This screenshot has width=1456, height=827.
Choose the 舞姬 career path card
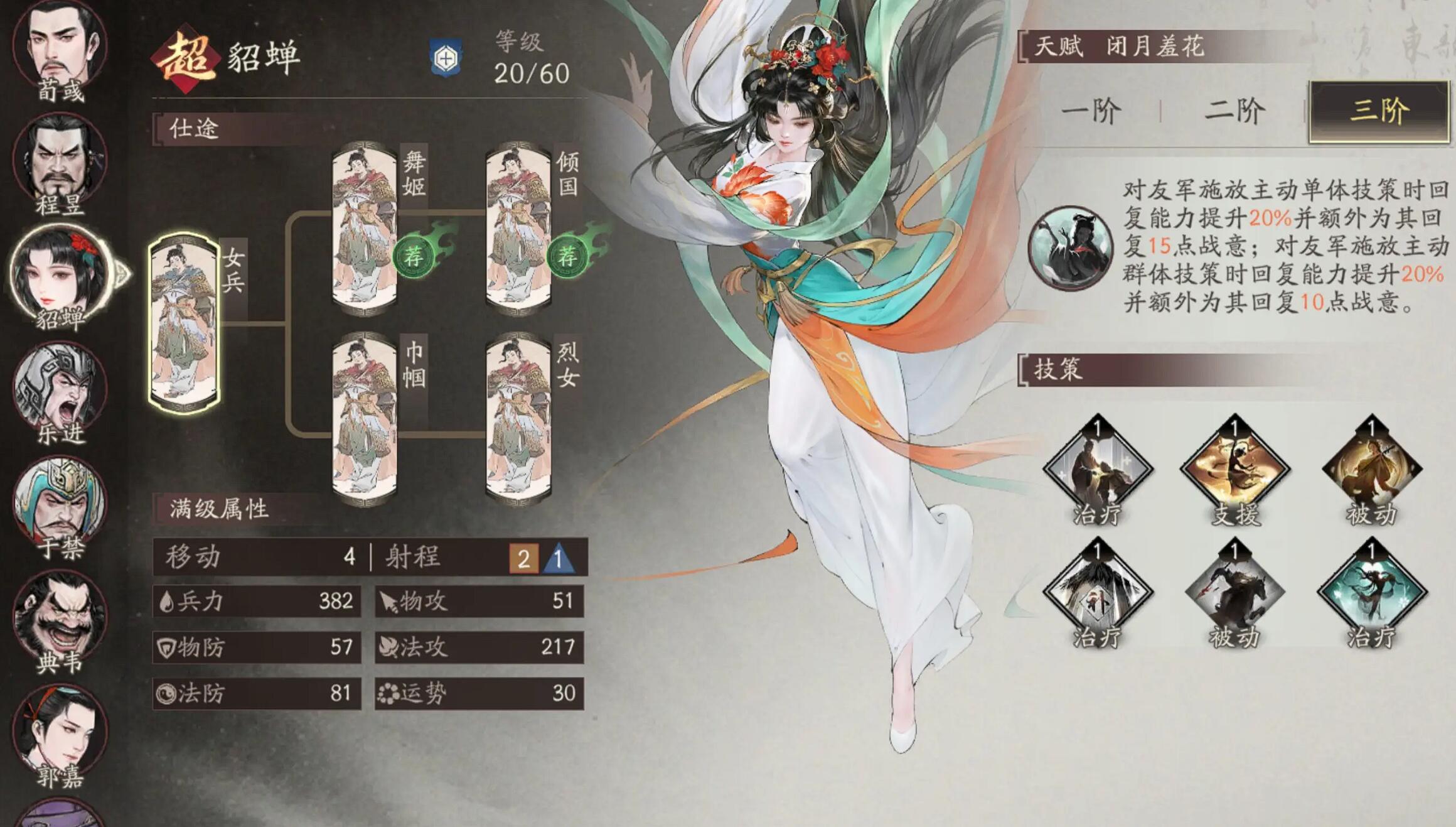click(x=365, y=227)
